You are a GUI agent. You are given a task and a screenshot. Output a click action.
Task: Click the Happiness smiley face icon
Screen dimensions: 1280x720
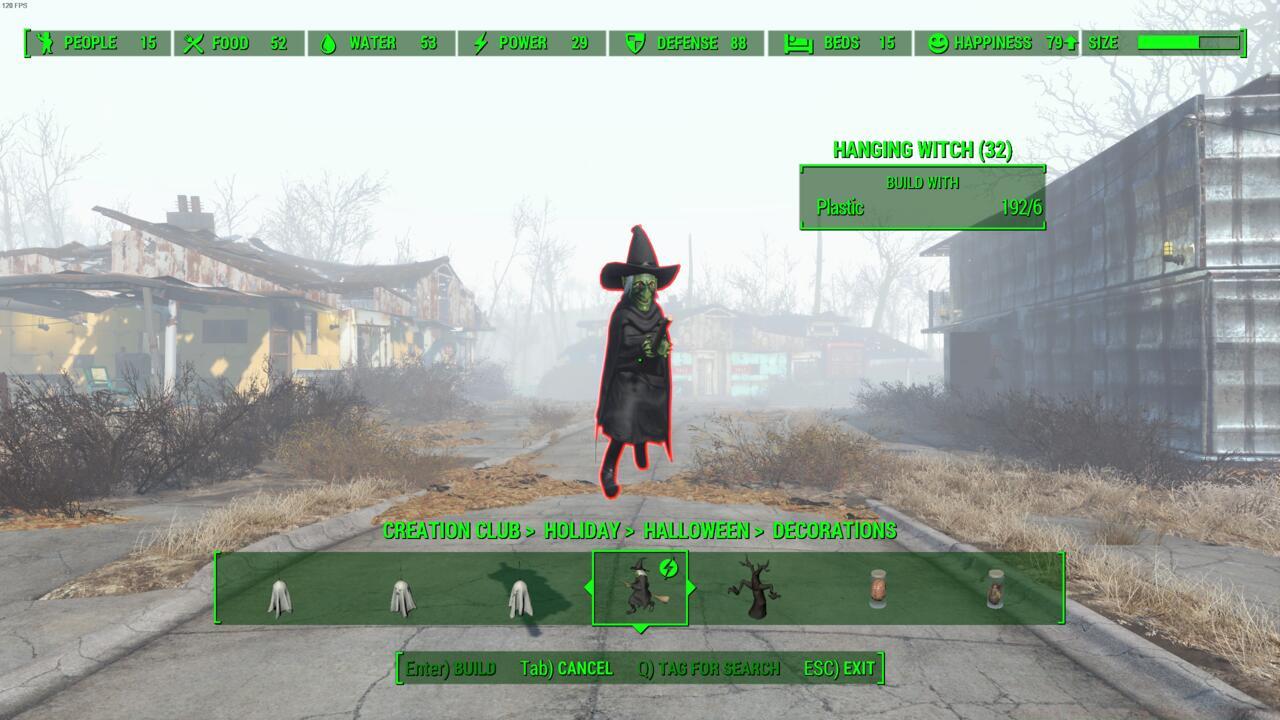click(x=940, y=43)
